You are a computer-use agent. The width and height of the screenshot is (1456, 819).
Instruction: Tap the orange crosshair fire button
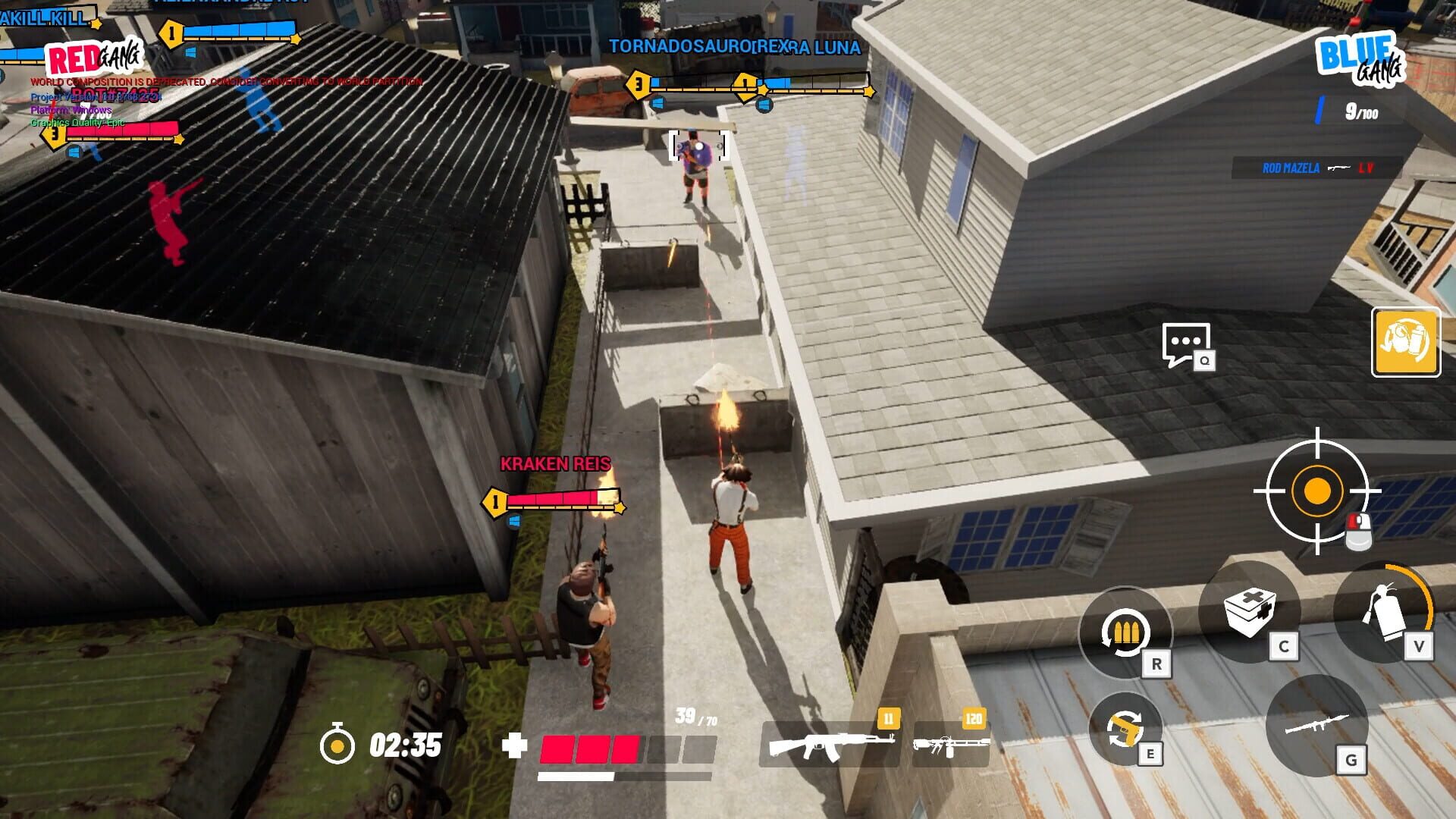(1319, 491)
